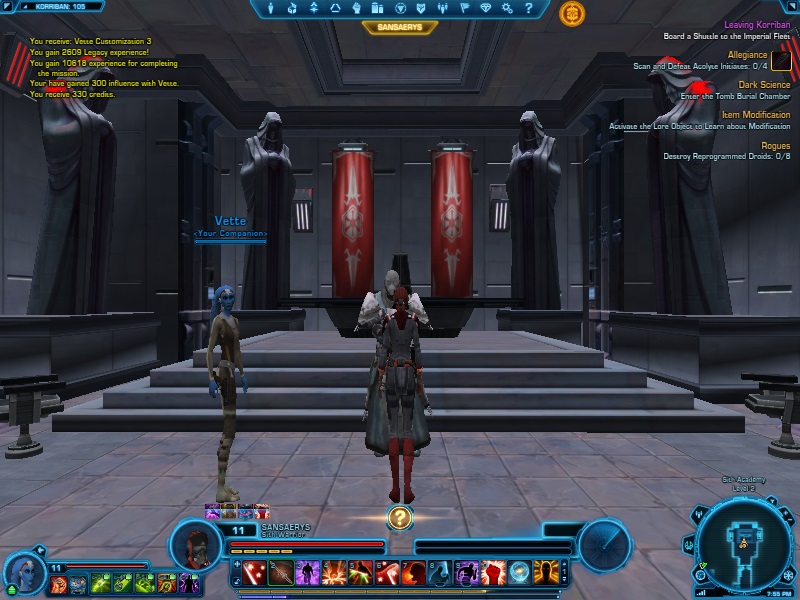Open the character sheet from the top menu
800x600 pixels.
click(x=291, y=9)
